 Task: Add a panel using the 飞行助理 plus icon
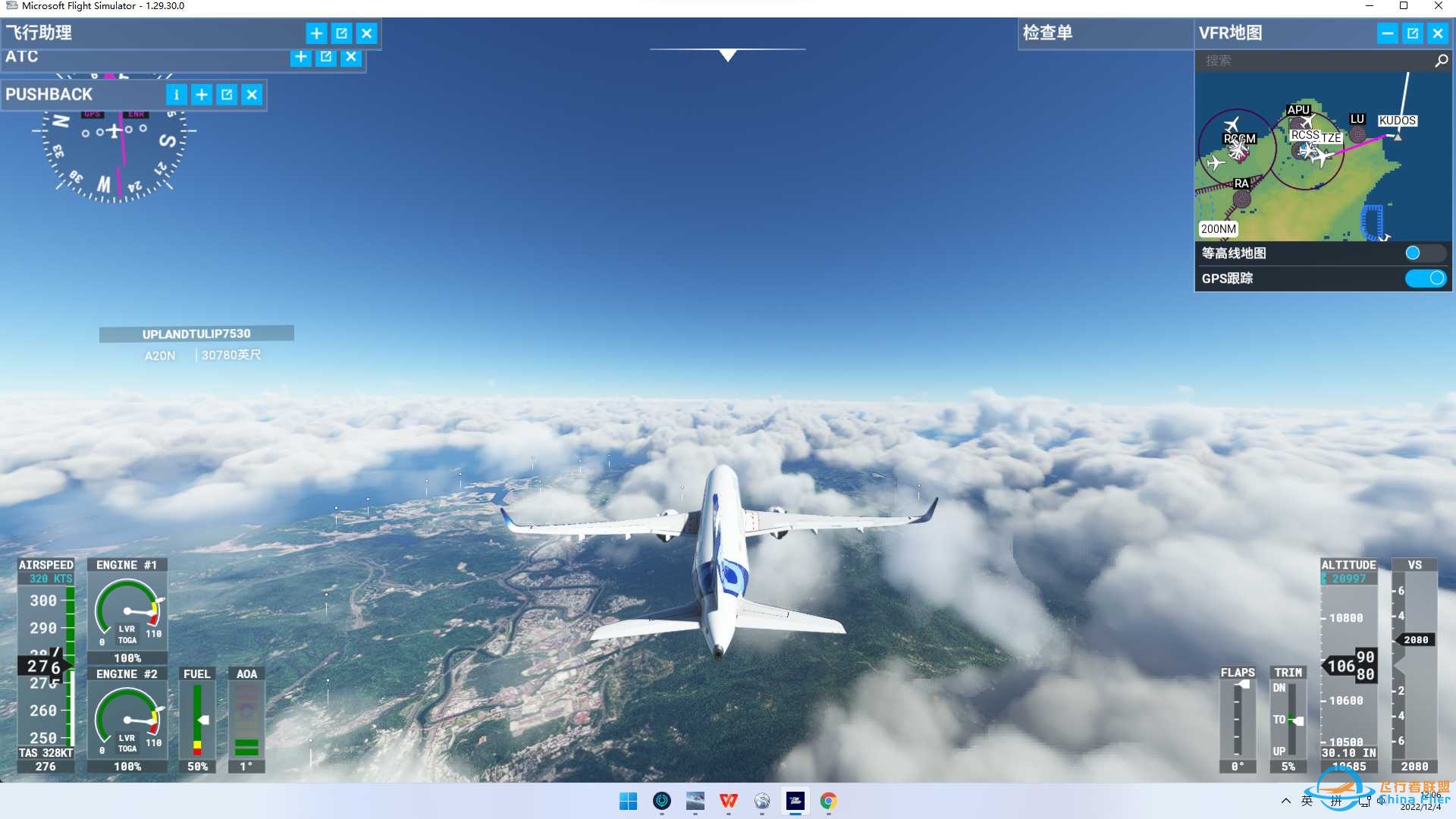pyautogui.click(x=316, y=33)
